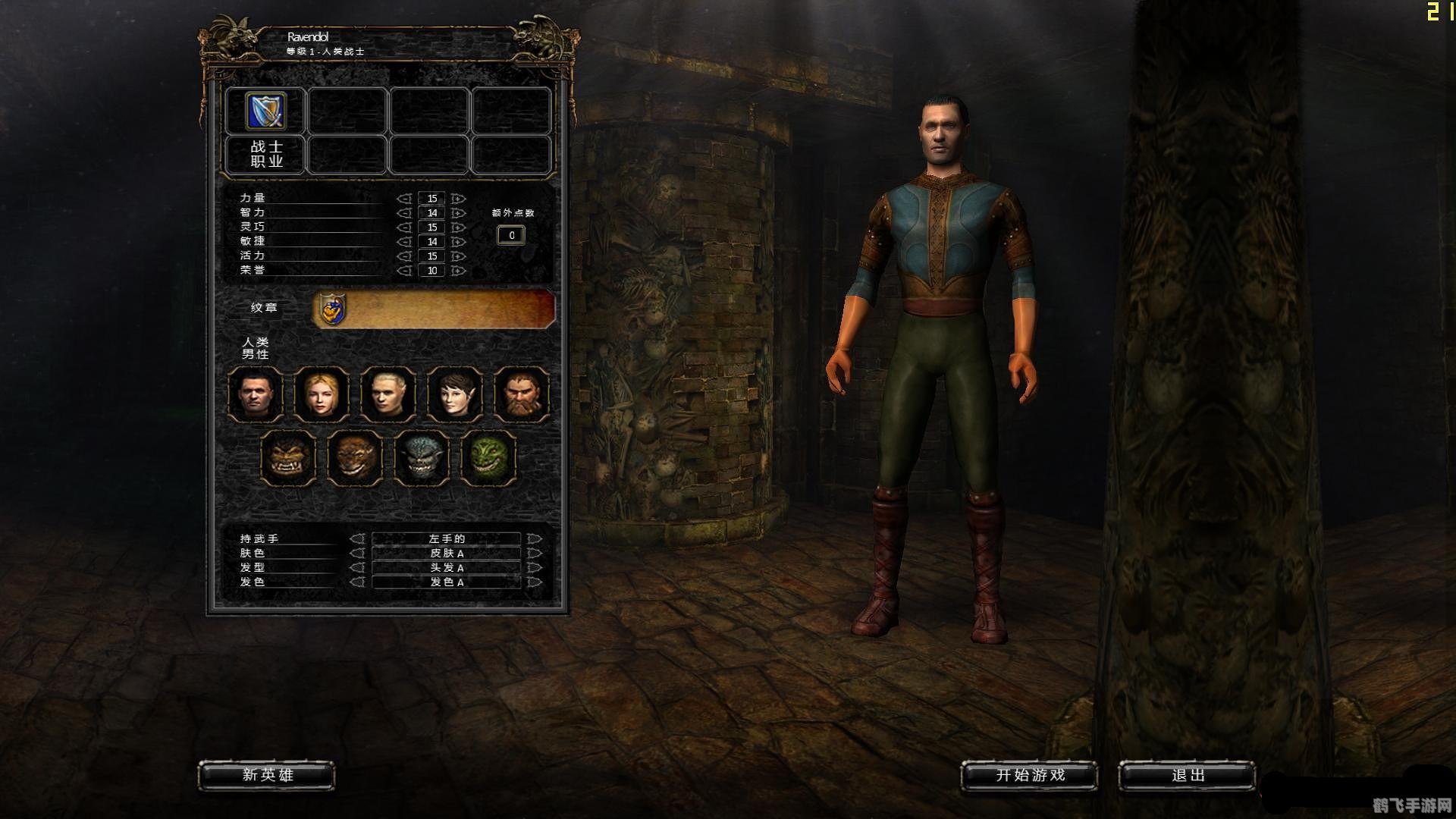
Task: Increase the 力量 (Strength) stat
Action: point(458,199)
